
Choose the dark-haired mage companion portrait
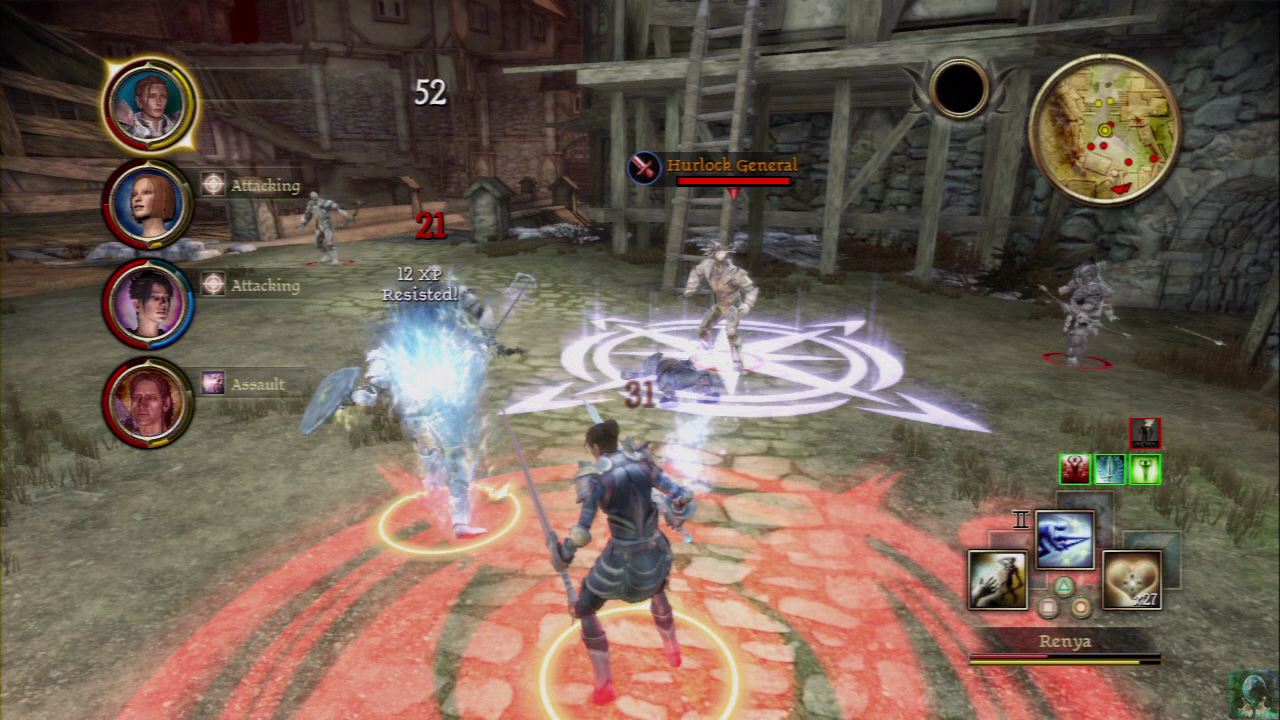147,303
